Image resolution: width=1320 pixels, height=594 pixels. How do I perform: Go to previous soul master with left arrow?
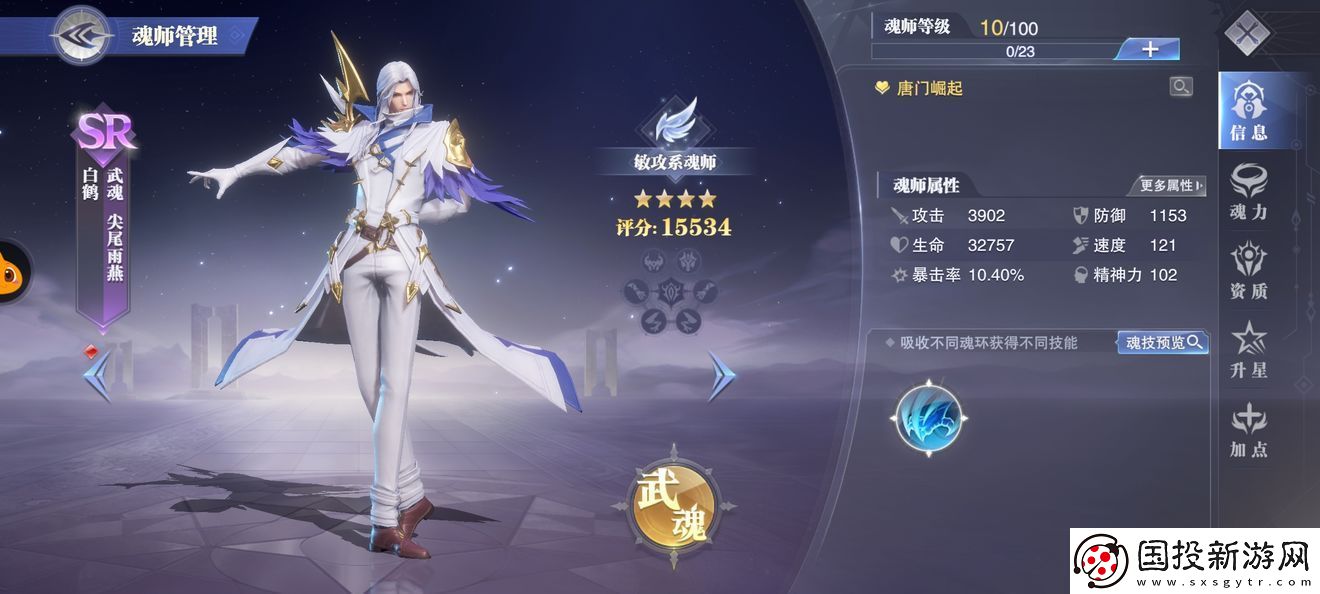pyautogui.click(x=98, y=376)
